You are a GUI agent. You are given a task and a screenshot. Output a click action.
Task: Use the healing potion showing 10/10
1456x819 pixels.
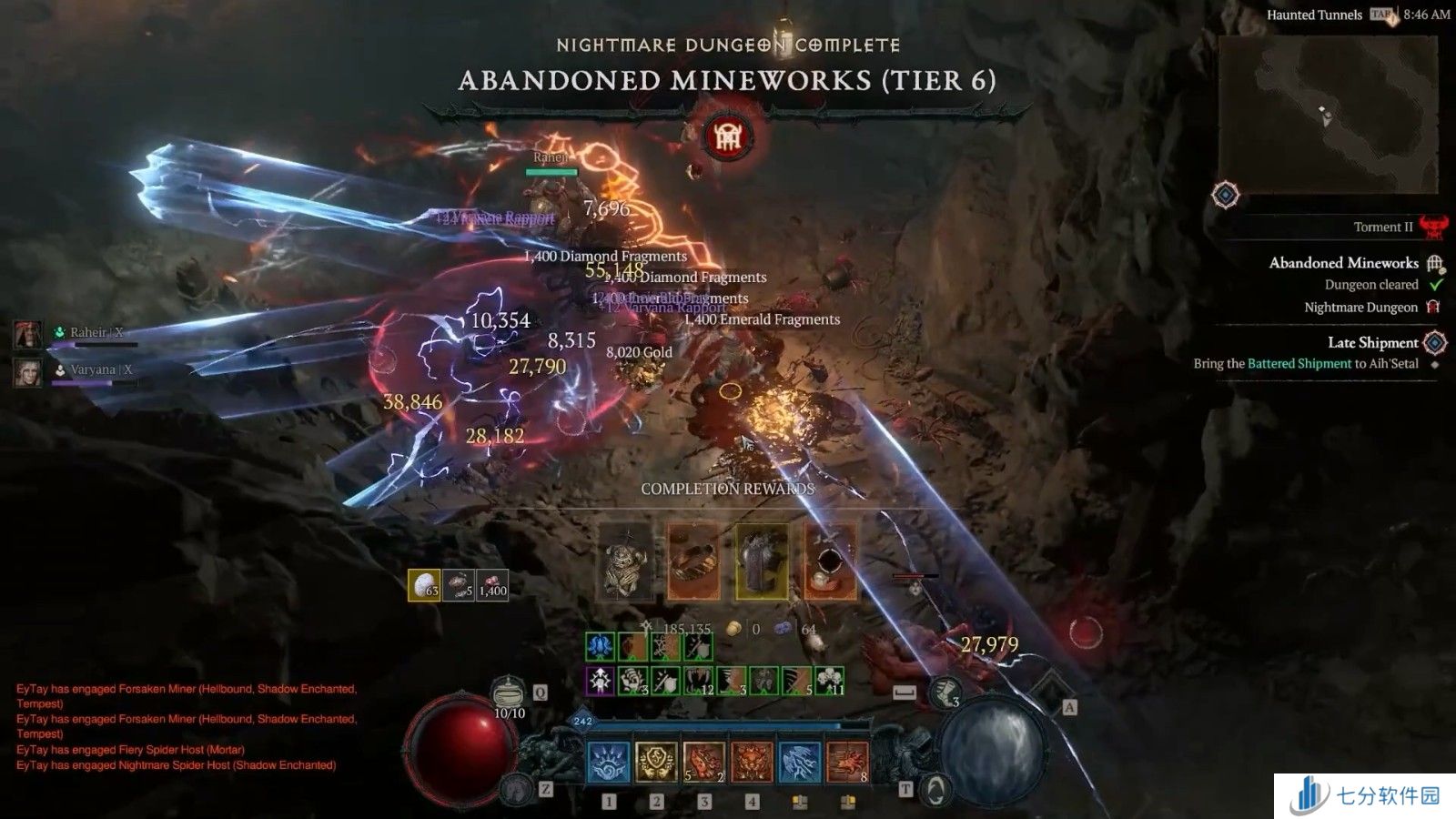click(x=510, y=694)
